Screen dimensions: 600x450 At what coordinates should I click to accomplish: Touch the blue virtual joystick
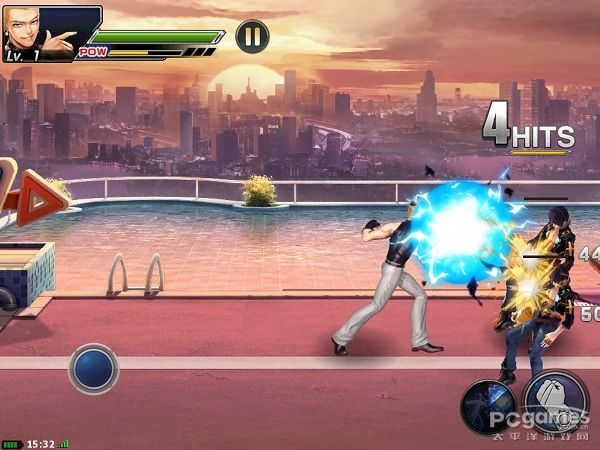(x=93, y=368)
